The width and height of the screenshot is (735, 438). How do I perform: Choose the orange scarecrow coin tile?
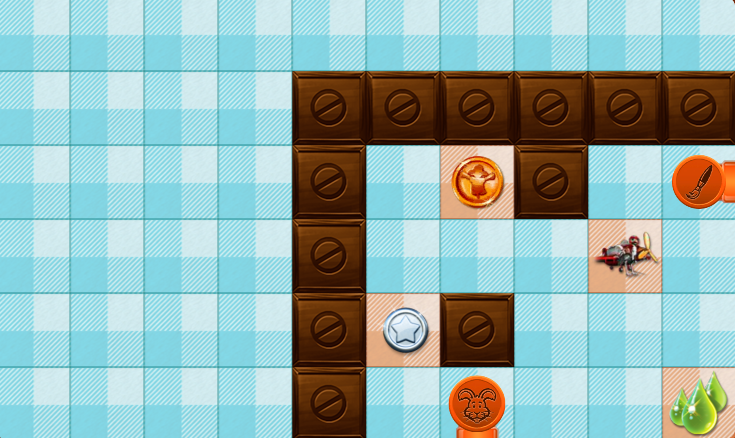[477, 182]
